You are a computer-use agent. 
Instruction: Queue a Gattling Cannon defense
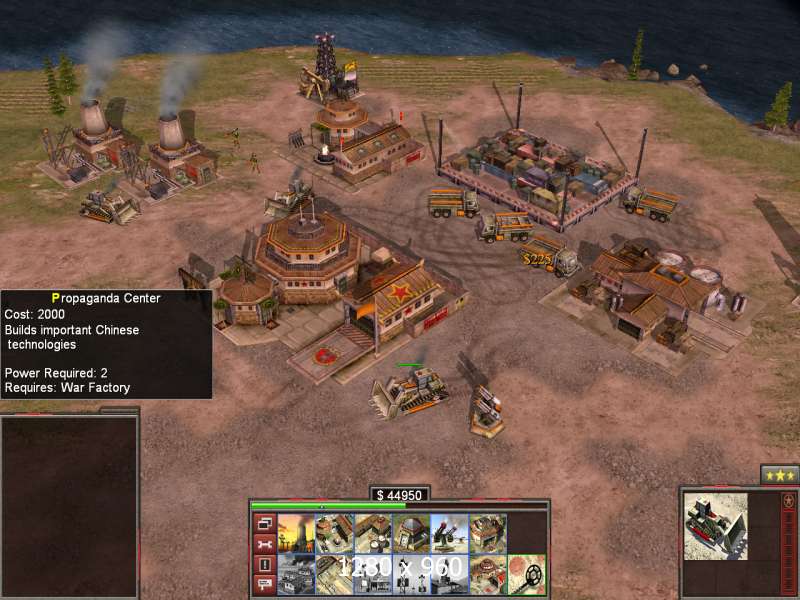click(449, 534)
